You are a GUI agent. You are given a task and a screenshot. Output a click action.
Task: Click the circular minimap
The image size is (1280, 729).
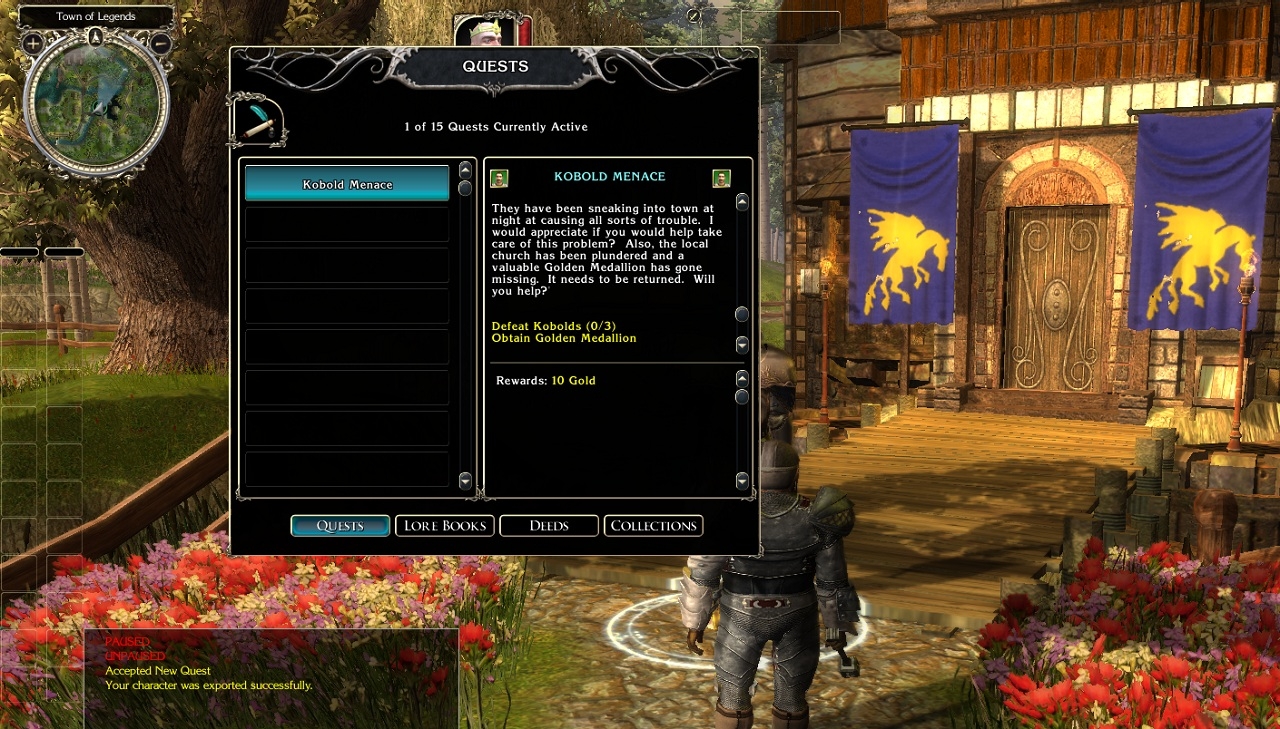point(96,104)
